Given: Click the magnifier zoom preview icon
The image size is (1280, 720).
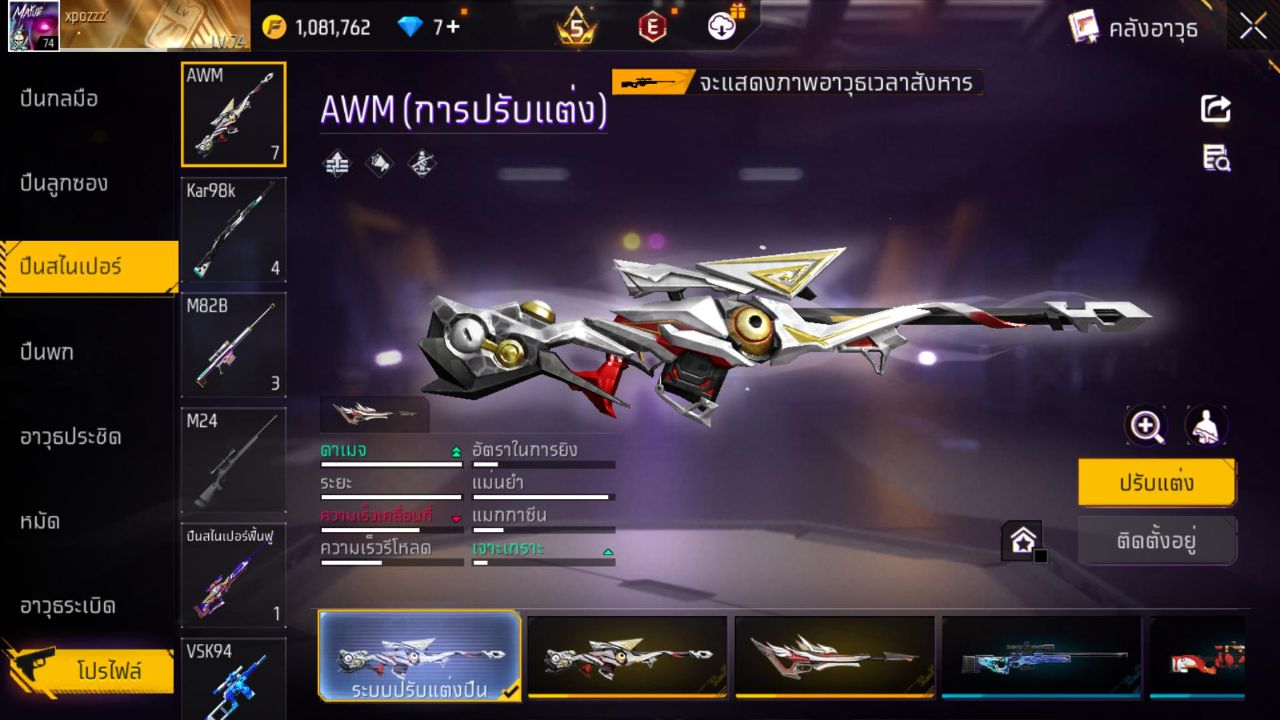Looking at the screenshot, I should [1146, 425].
